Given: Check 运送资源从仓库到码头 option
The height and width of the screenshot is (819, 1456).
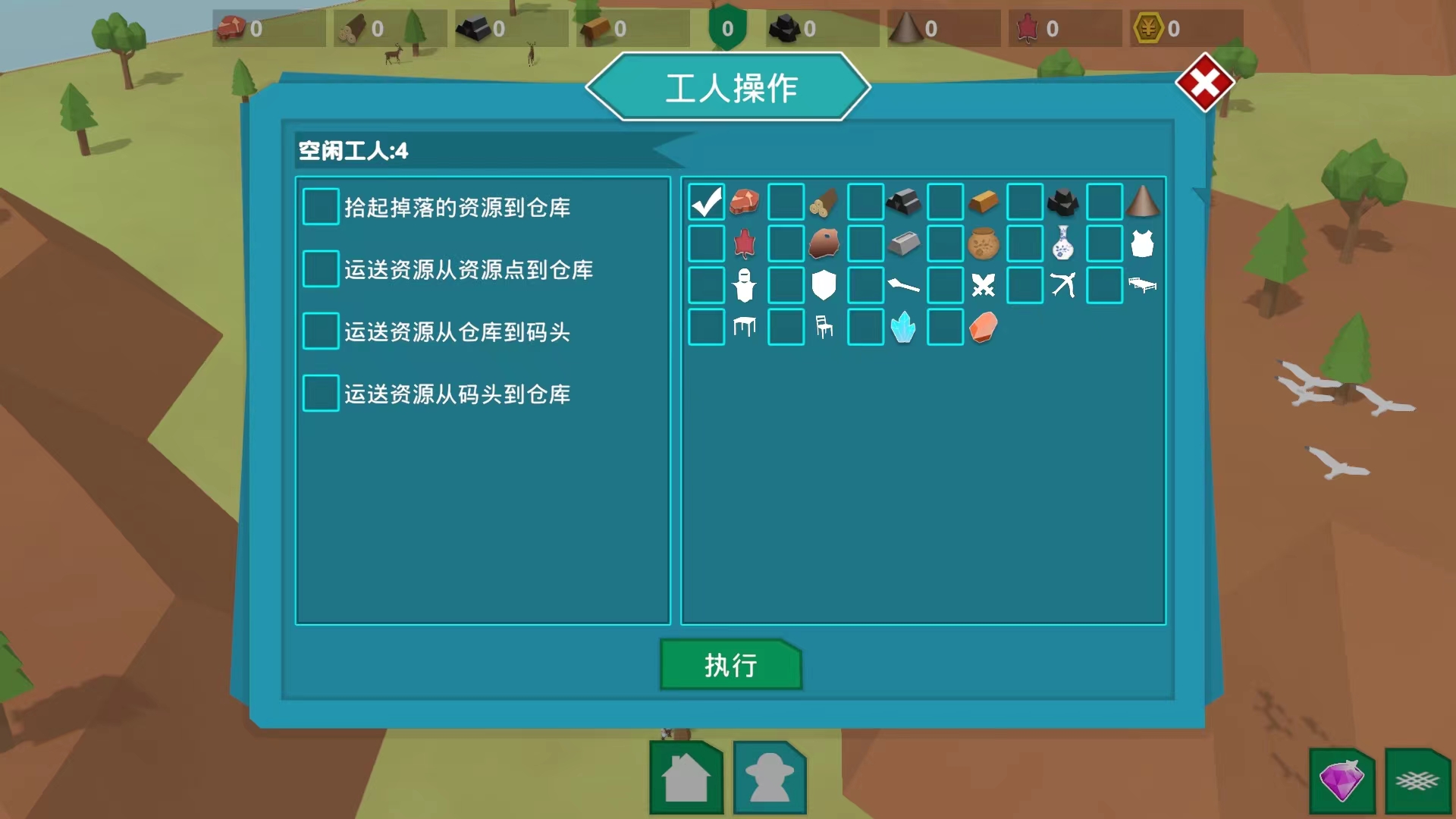Looking at the screenshot, I should tap(320, 331).
